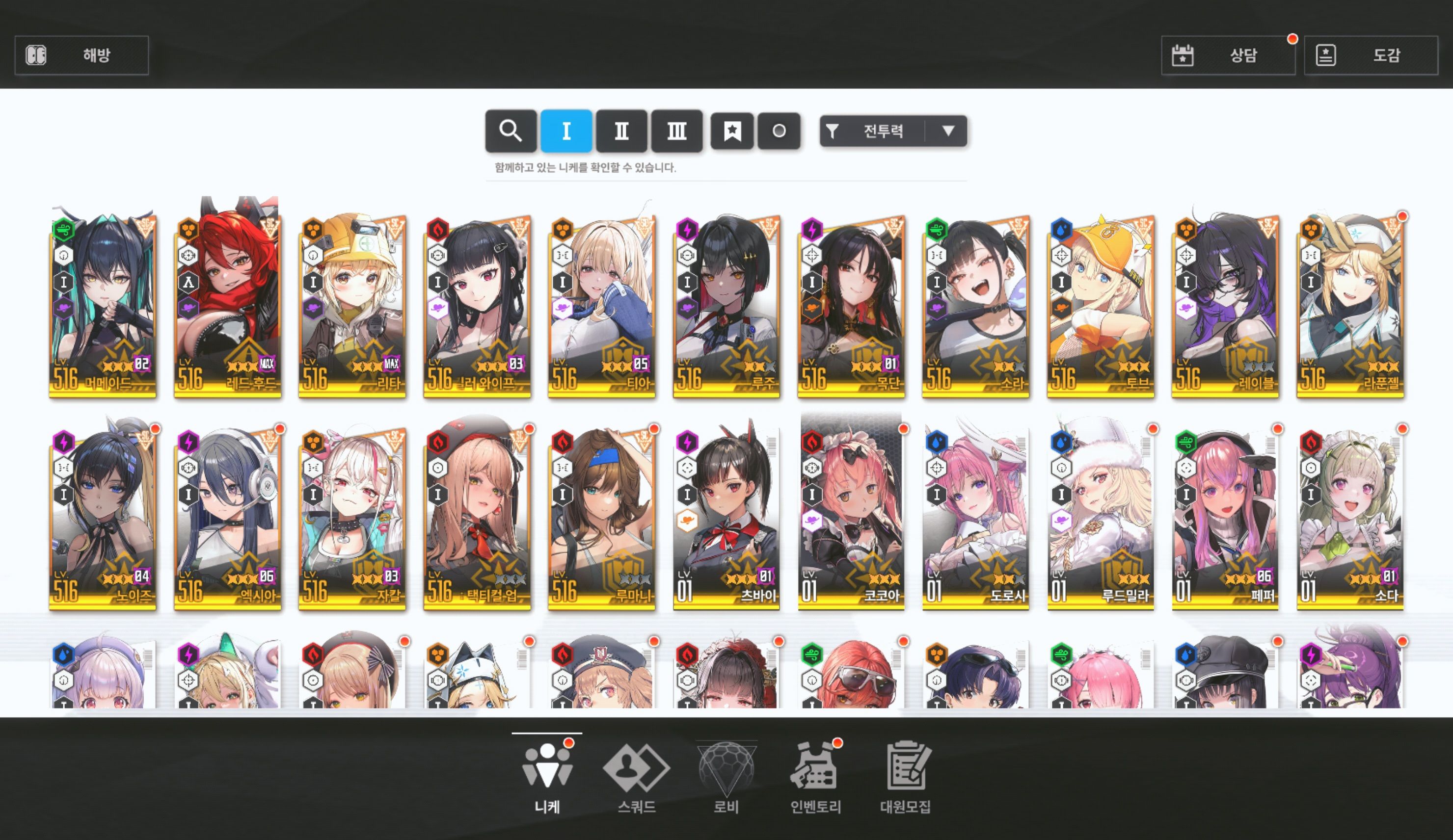Choose the 츠바이 character card
The image size is (1453, 840).
point(726,519)
